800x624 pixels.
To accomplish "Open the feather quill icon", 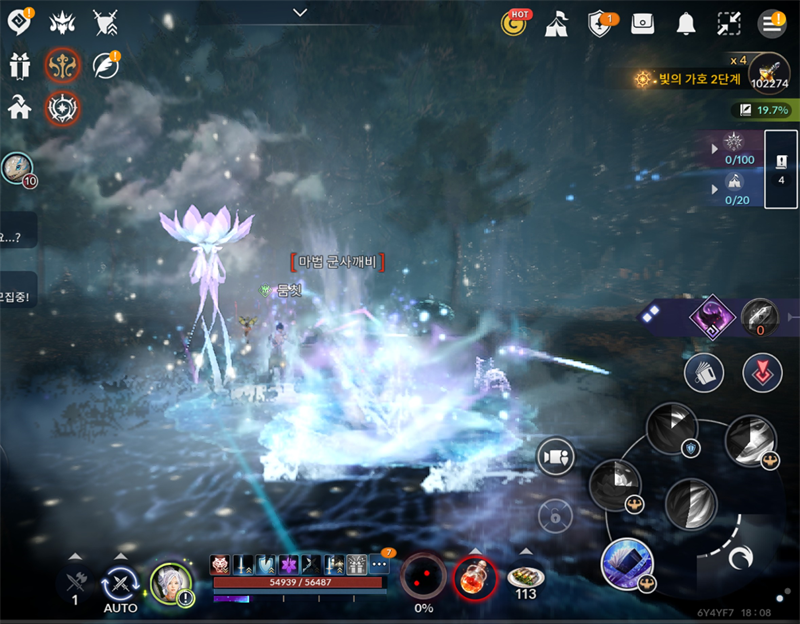I will [104, 65].
